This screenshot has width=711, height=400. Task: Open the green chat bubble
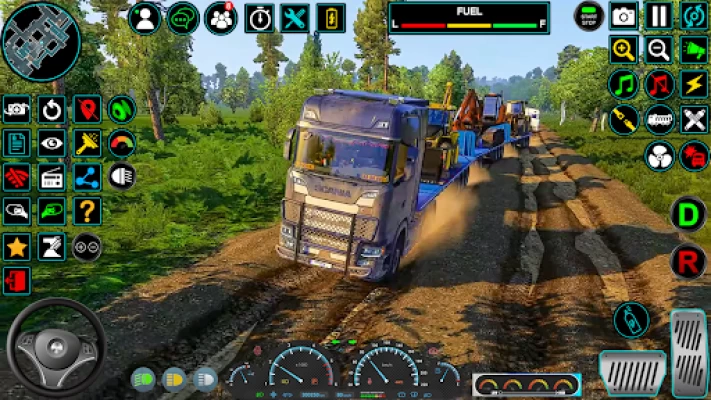coord(182,18)
